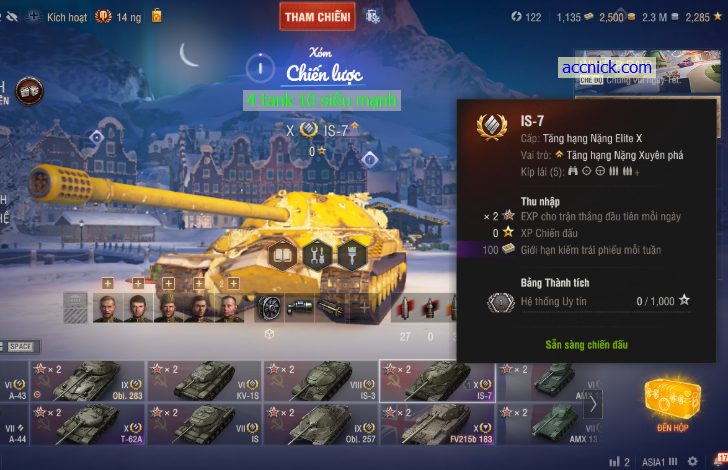Open the wrench-and-screwdriver hexagon icon
The height and width of the screenshot is (470, 728).
pos(316,254)
